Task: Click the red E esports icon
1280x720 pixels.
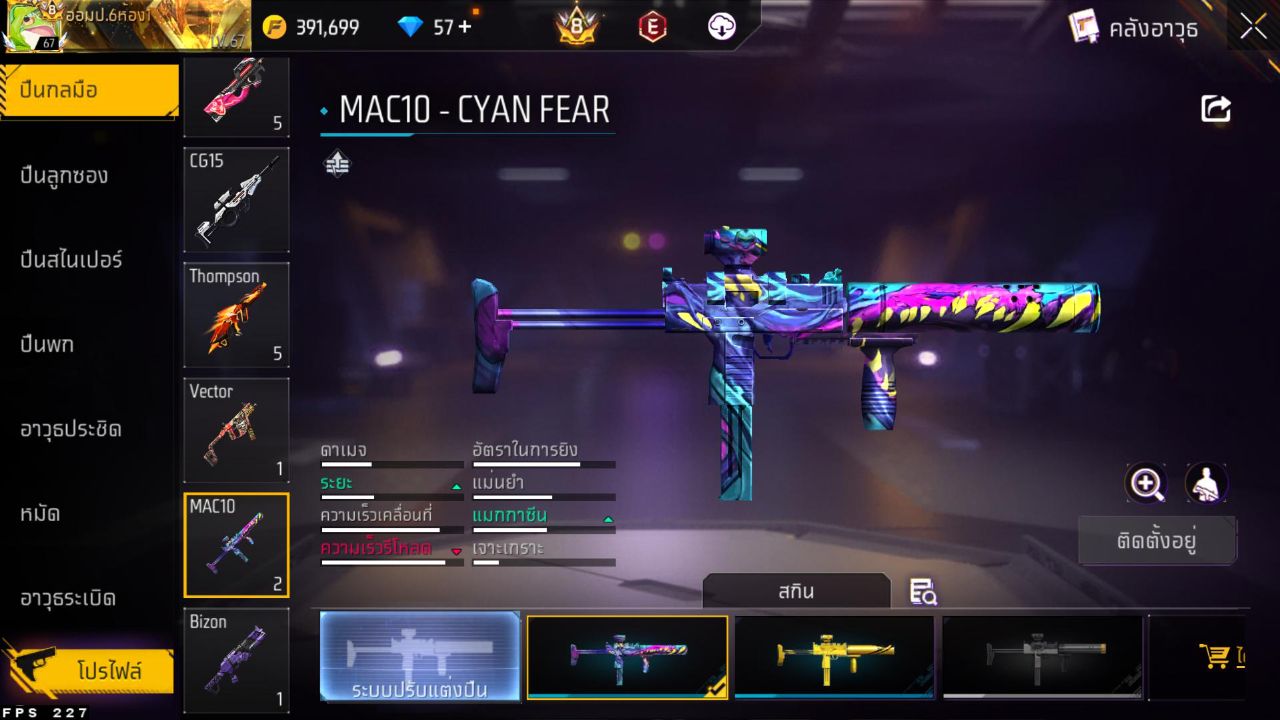Action: point(652,27)
